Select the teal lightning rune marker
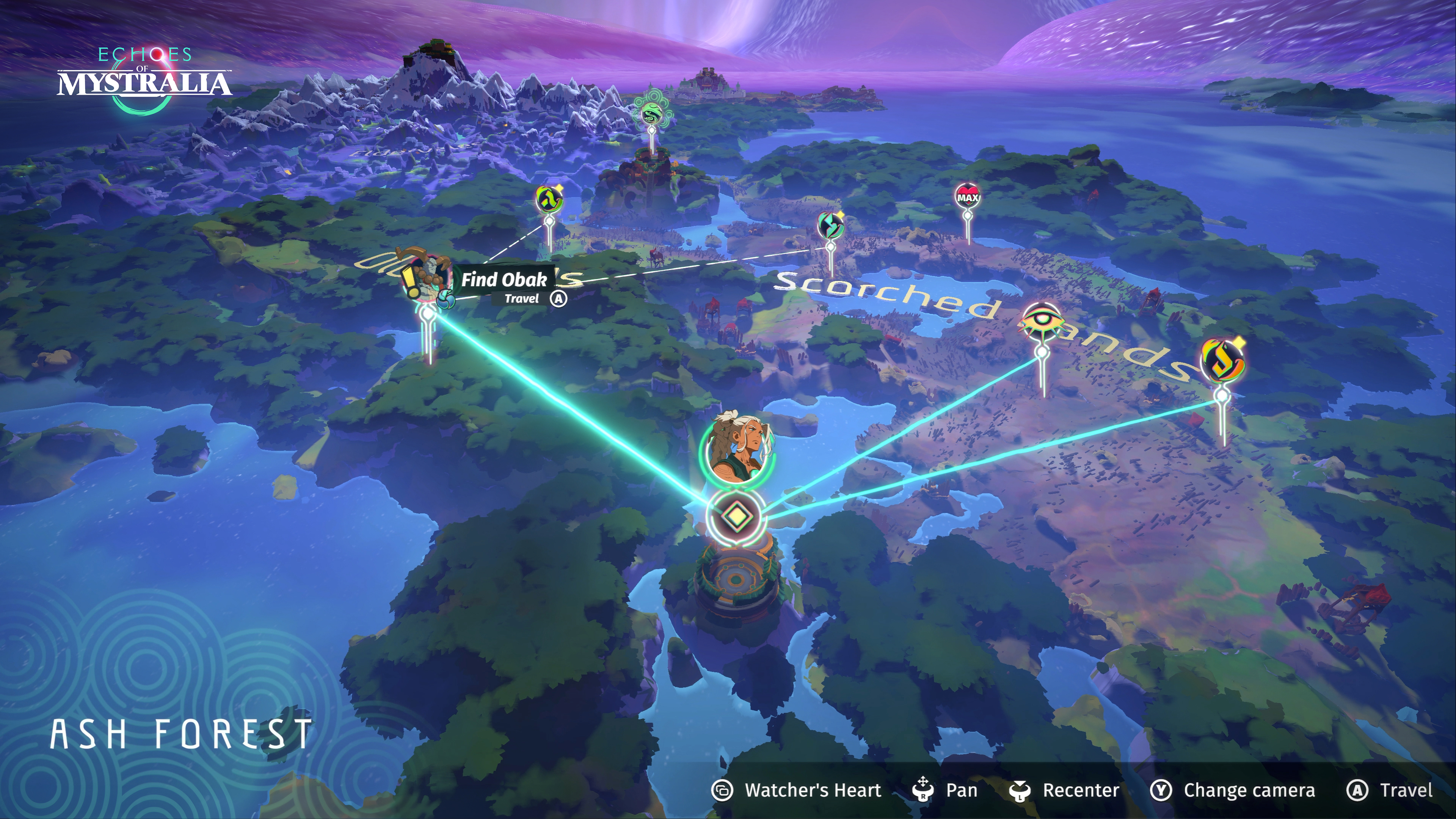This screenshot has height=819, width=1456. [x=830, y=225]
